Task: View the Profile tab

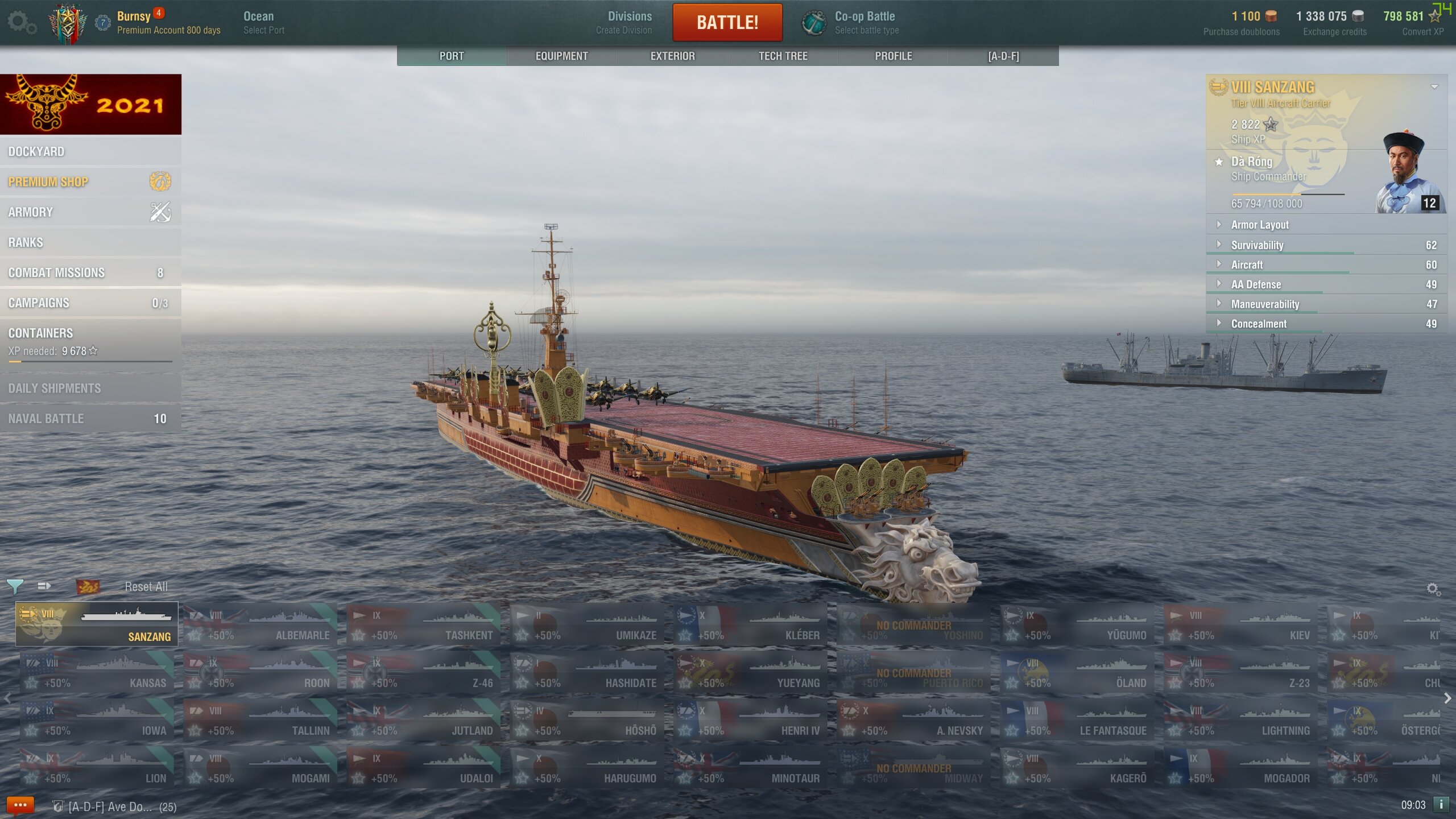Action: 893,56
